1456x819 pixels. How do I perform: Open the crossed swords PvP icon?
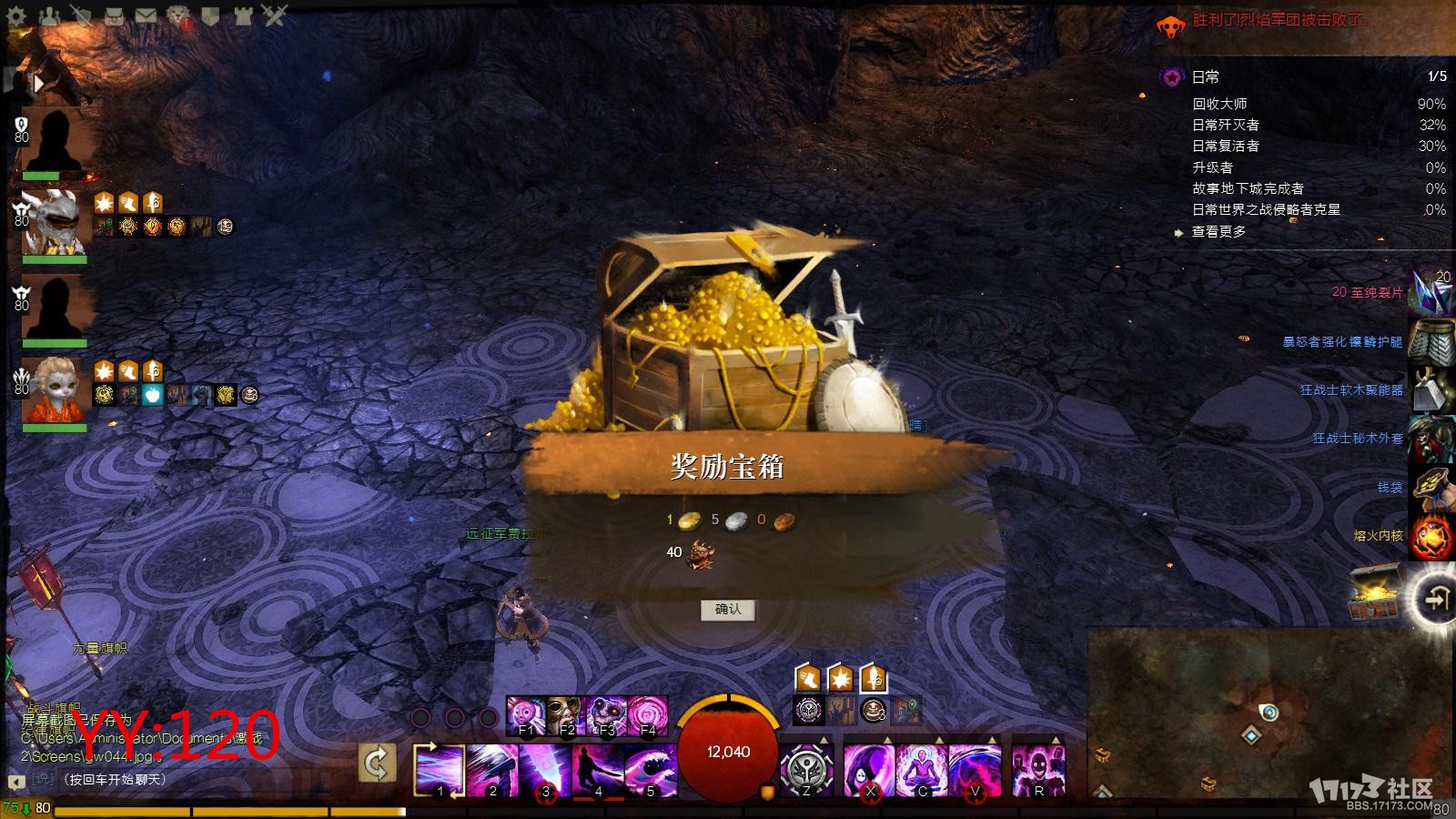click(x=275, y=15)
